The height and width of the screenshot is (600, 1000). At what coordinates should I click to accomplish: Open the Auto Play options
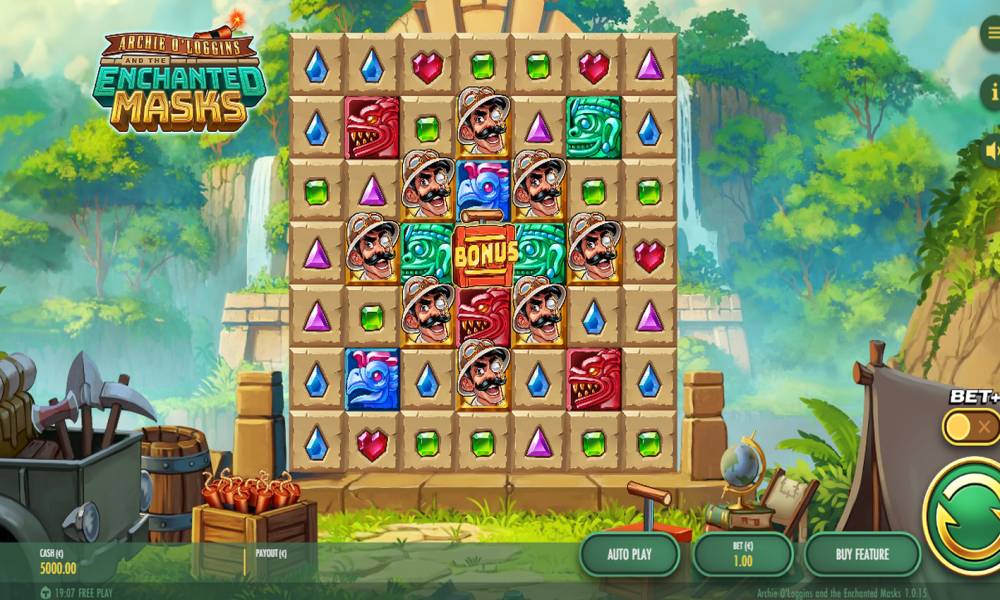tap(629, 553)
